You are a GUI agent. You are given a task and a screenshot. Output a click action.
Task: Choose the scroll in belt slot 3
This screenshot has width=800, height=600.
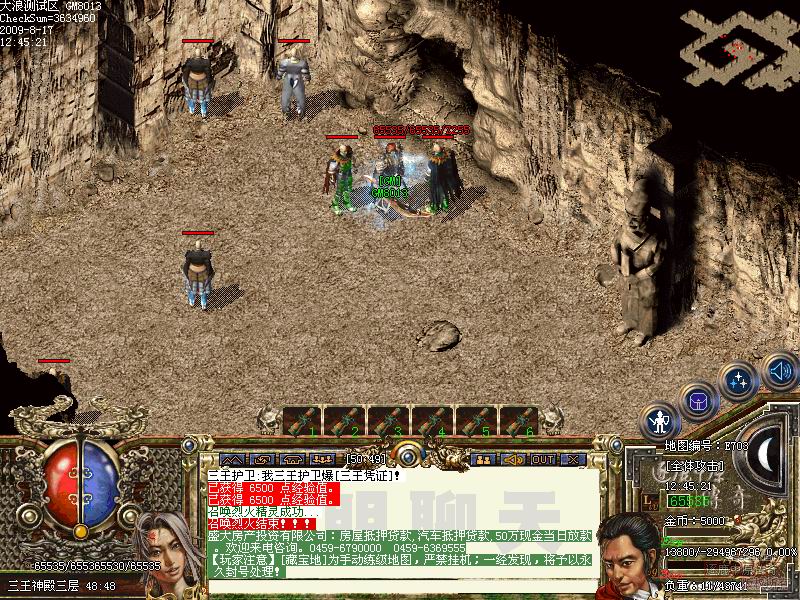coord(389,421)
